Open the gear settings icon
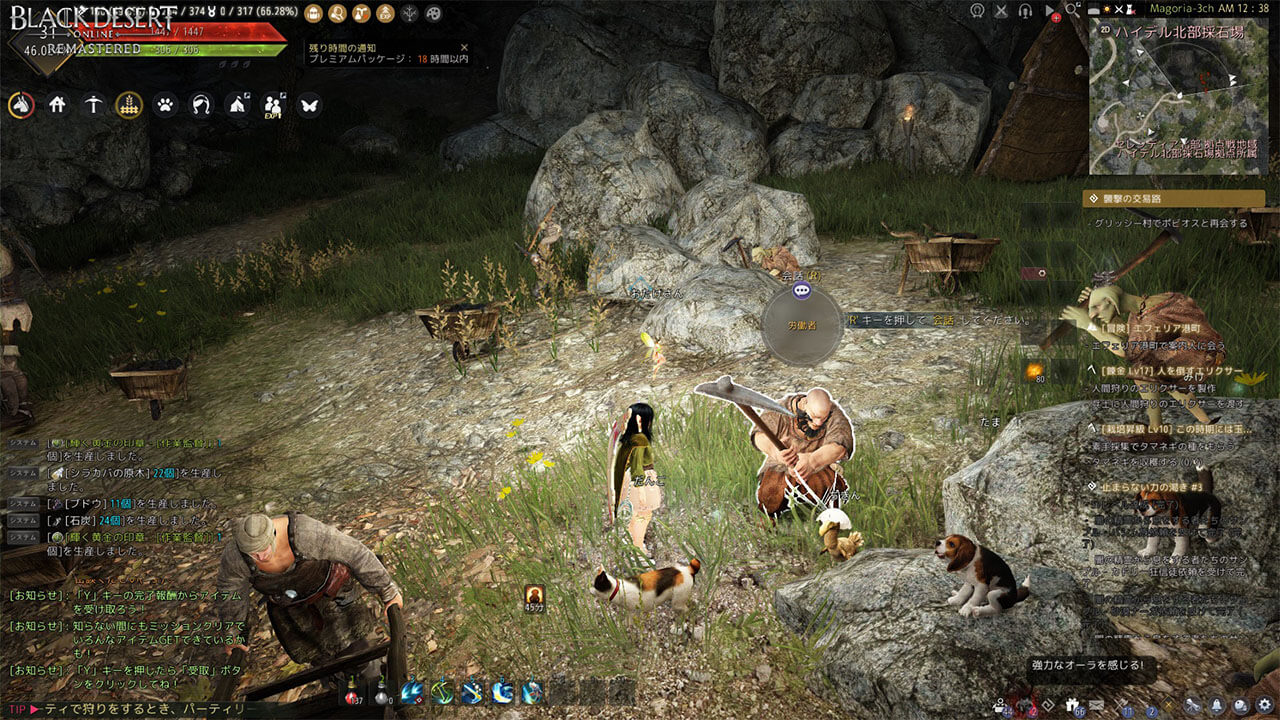This screenshot has height=720, width=1280. (x=1266, y=704)
